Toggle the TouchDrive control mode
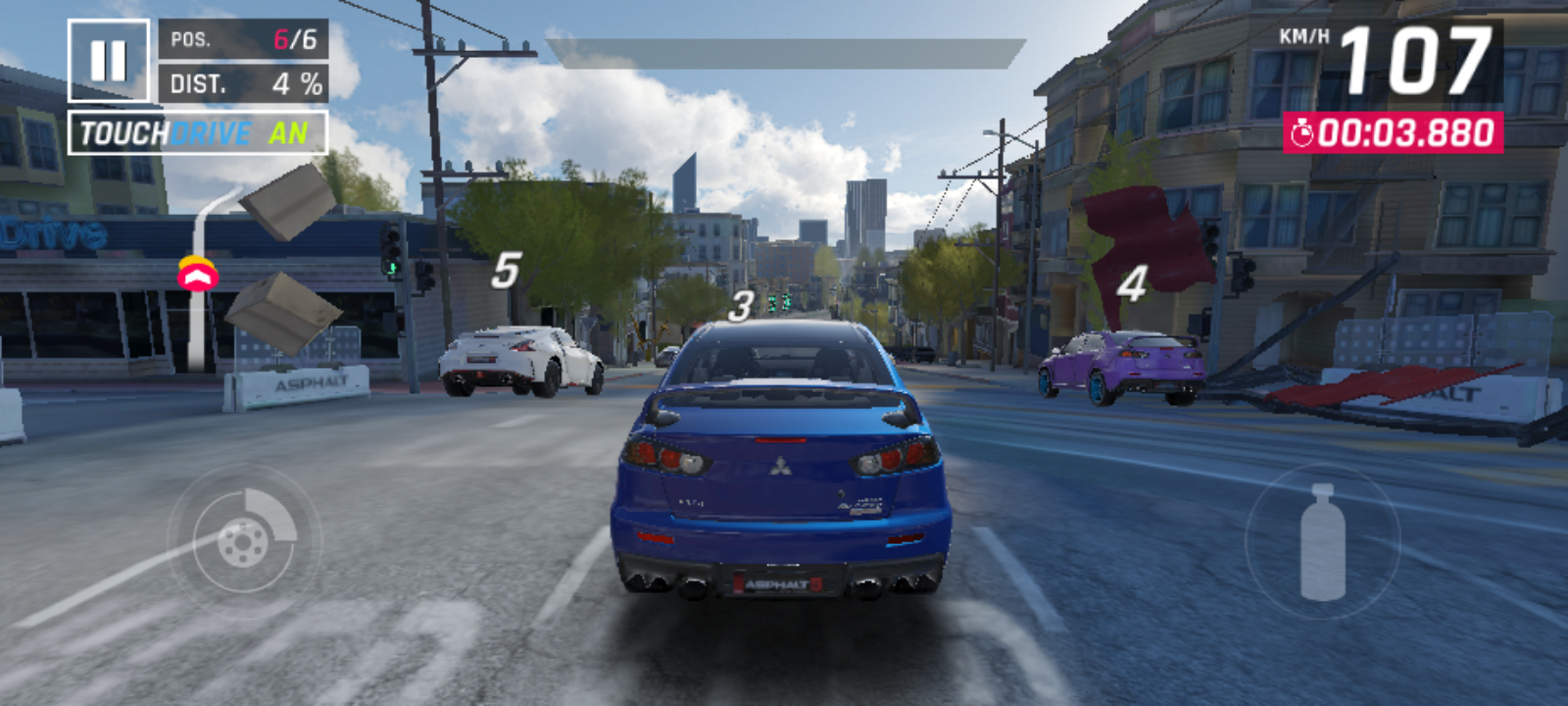 197,133
